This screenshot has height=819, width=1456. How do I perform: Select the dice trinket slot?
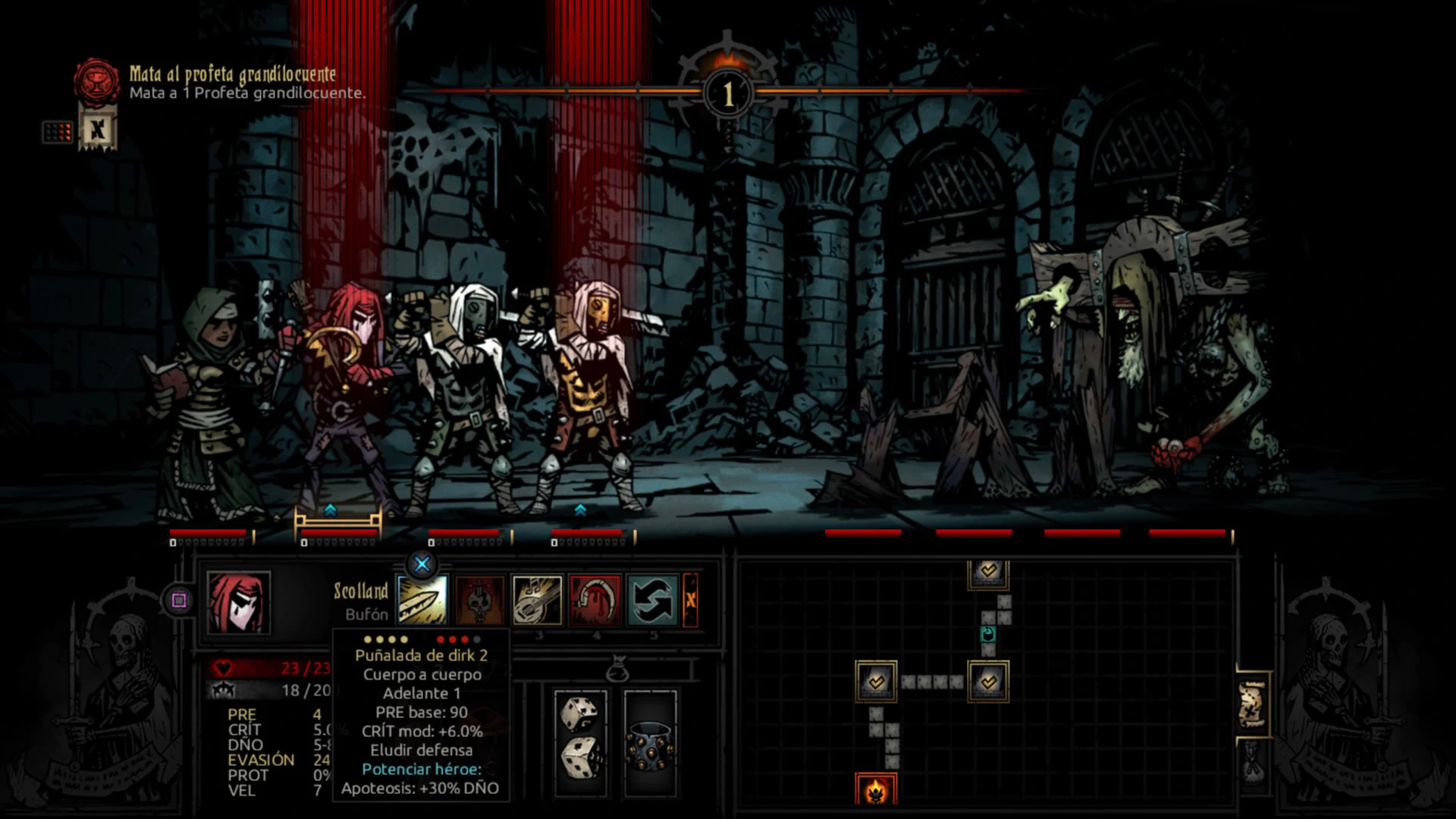pos(581,743)
